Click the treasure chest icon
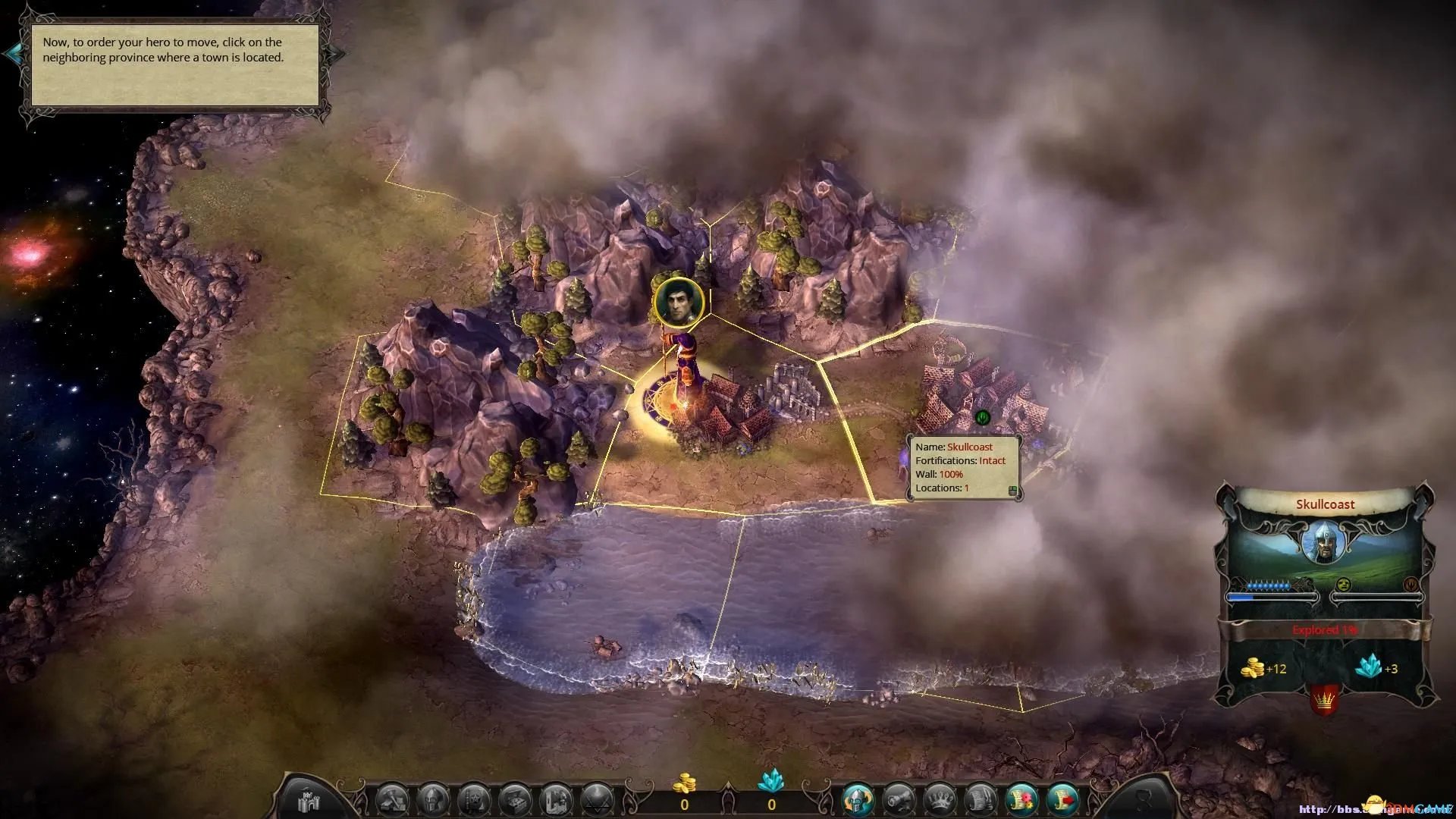This screenshot has height=819, width=1456. point(516,799)
